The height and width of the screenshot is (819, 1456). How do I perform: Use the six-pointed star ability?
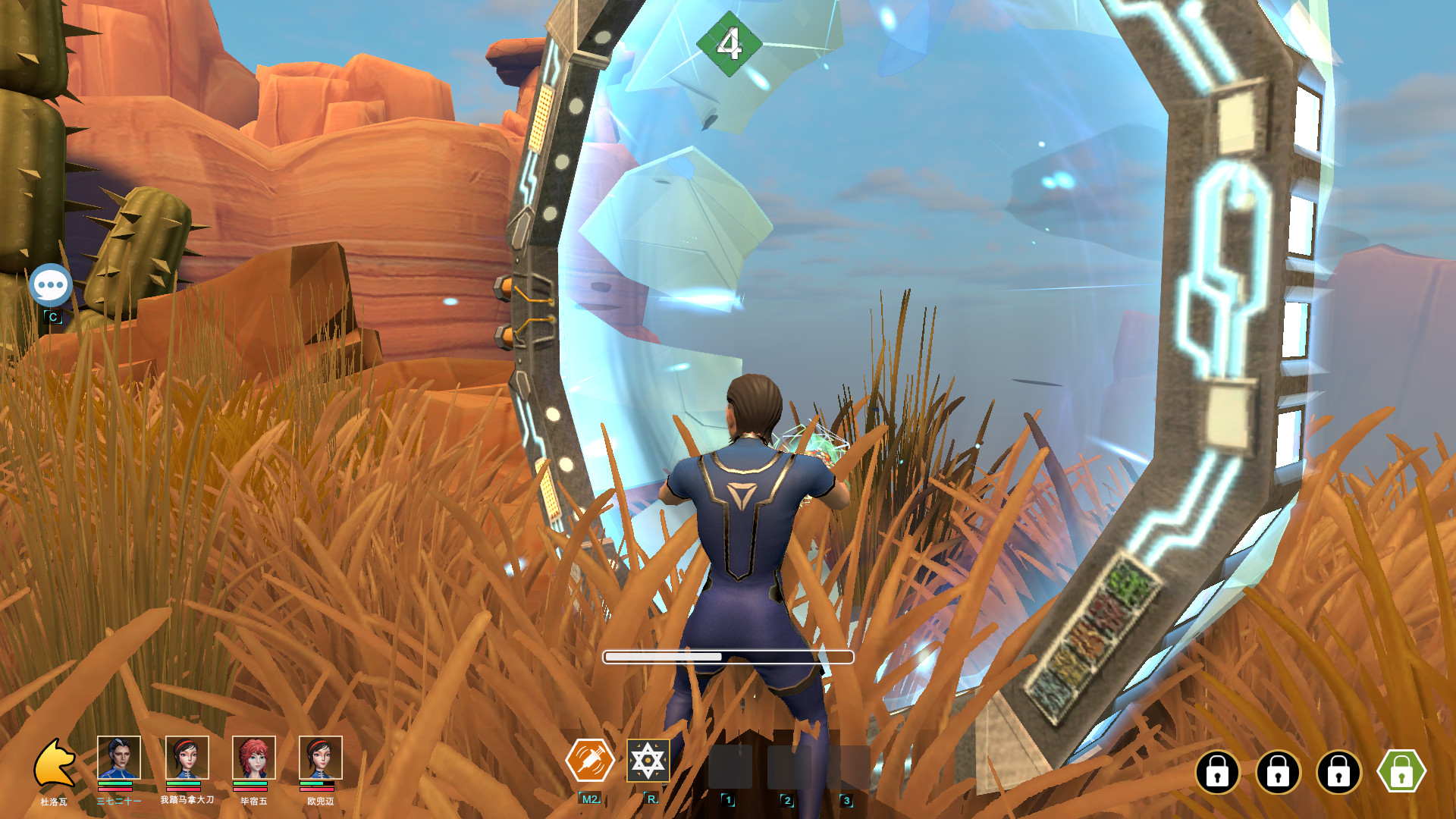tap(648, 761)
